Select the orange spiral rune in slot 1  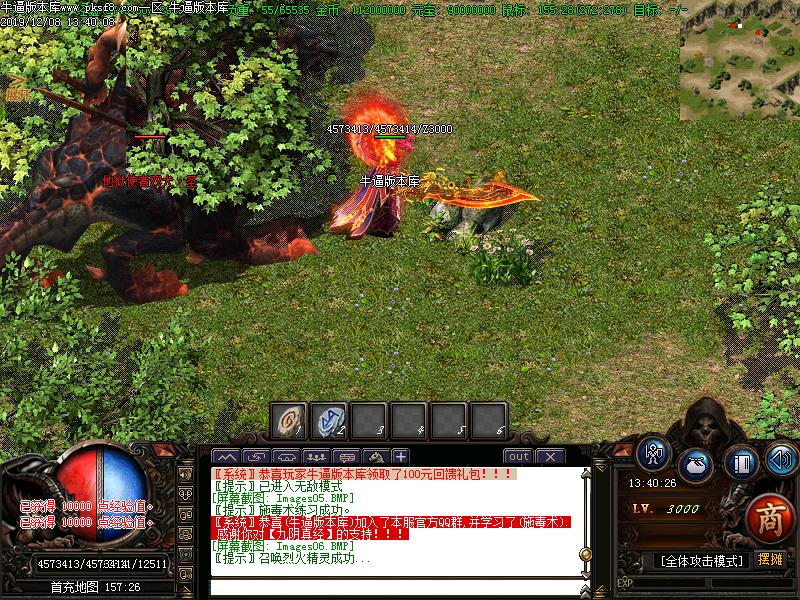click(x=289, y=421)
